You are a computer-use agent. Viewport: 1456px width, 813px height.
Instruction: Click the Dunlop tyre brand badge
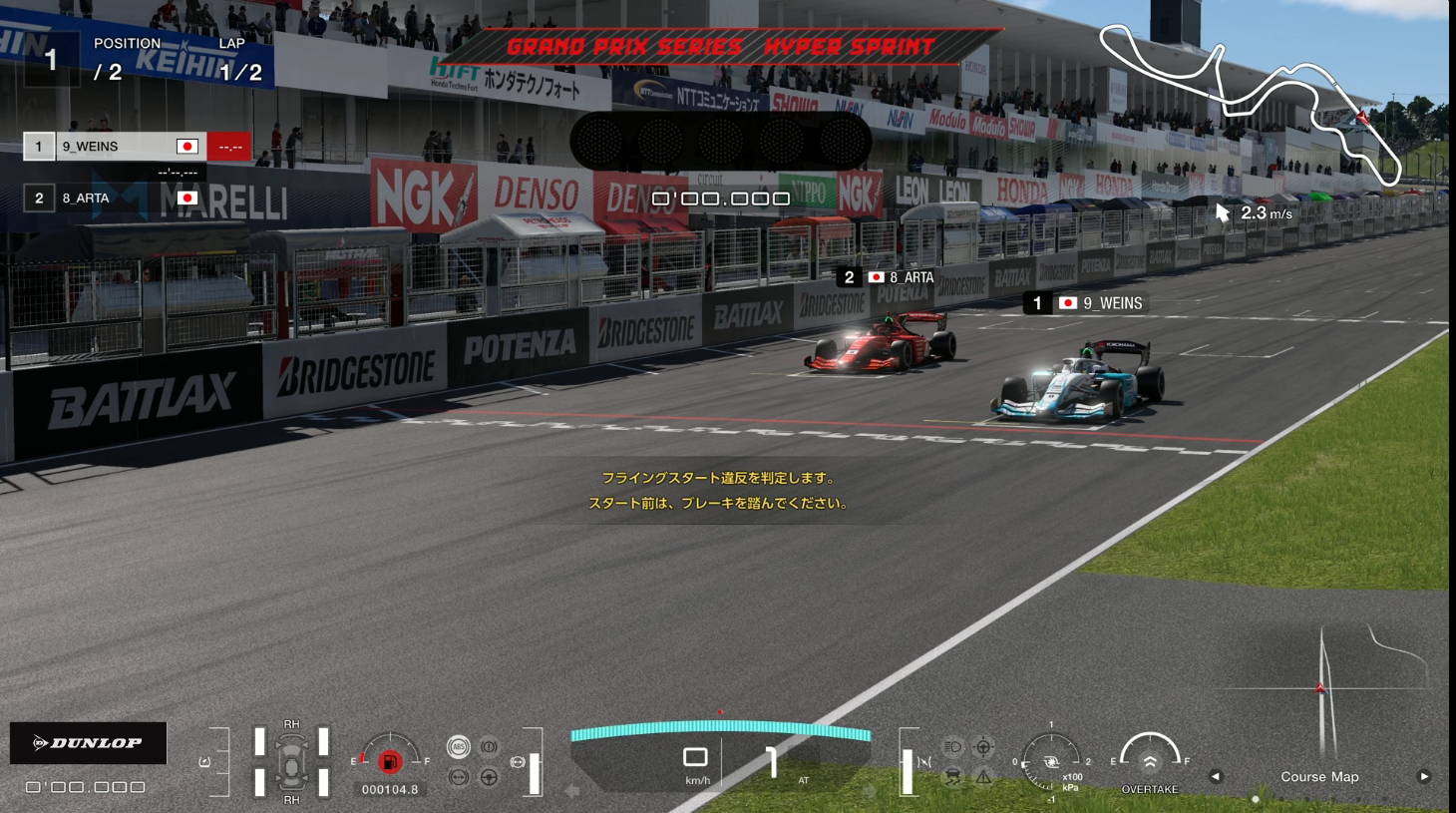coord(88,743)
